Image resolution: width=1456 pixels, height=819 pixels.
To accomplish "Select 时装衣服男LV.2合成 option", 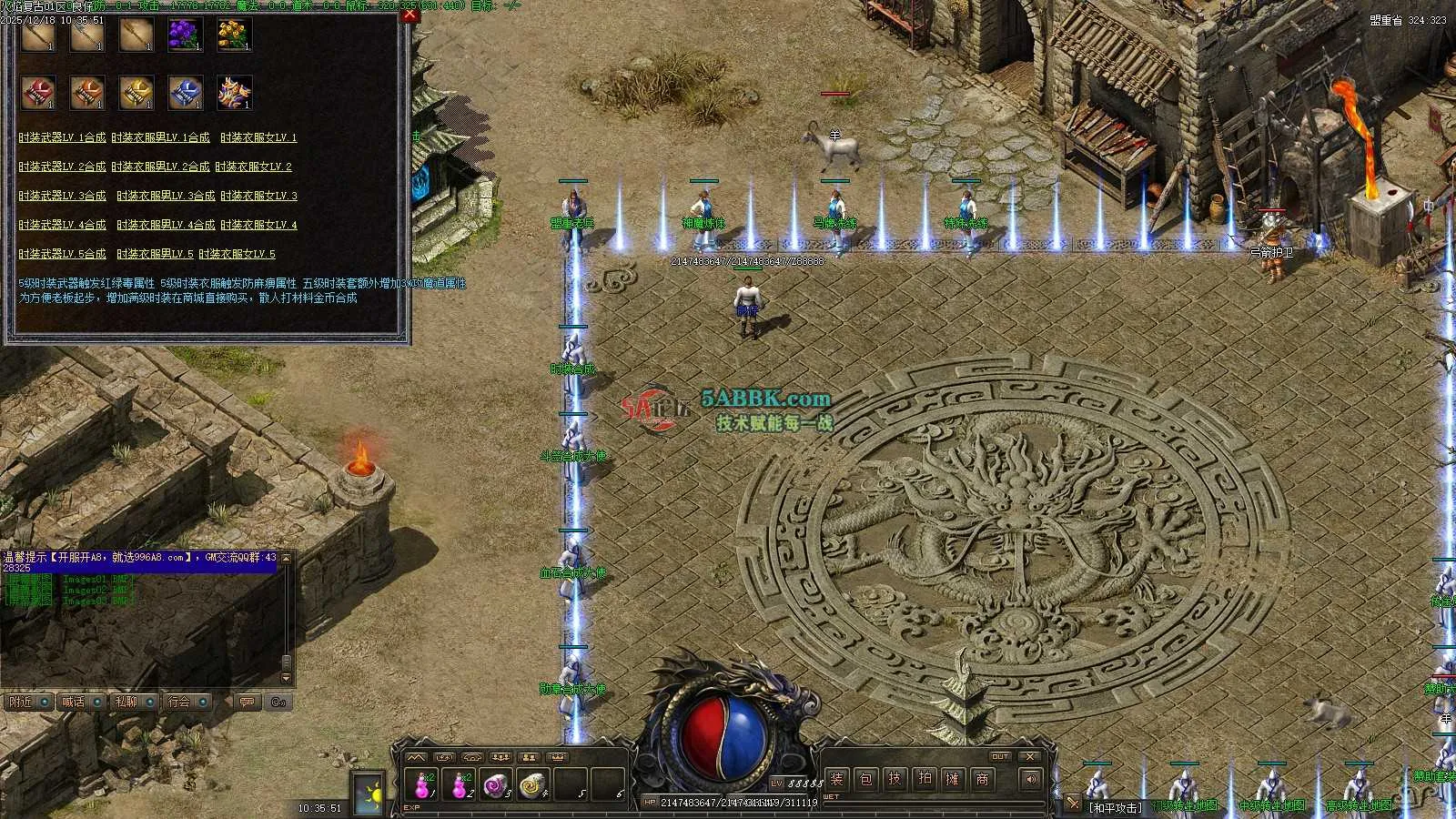I will pyautogui.click(x=160, y=167).
